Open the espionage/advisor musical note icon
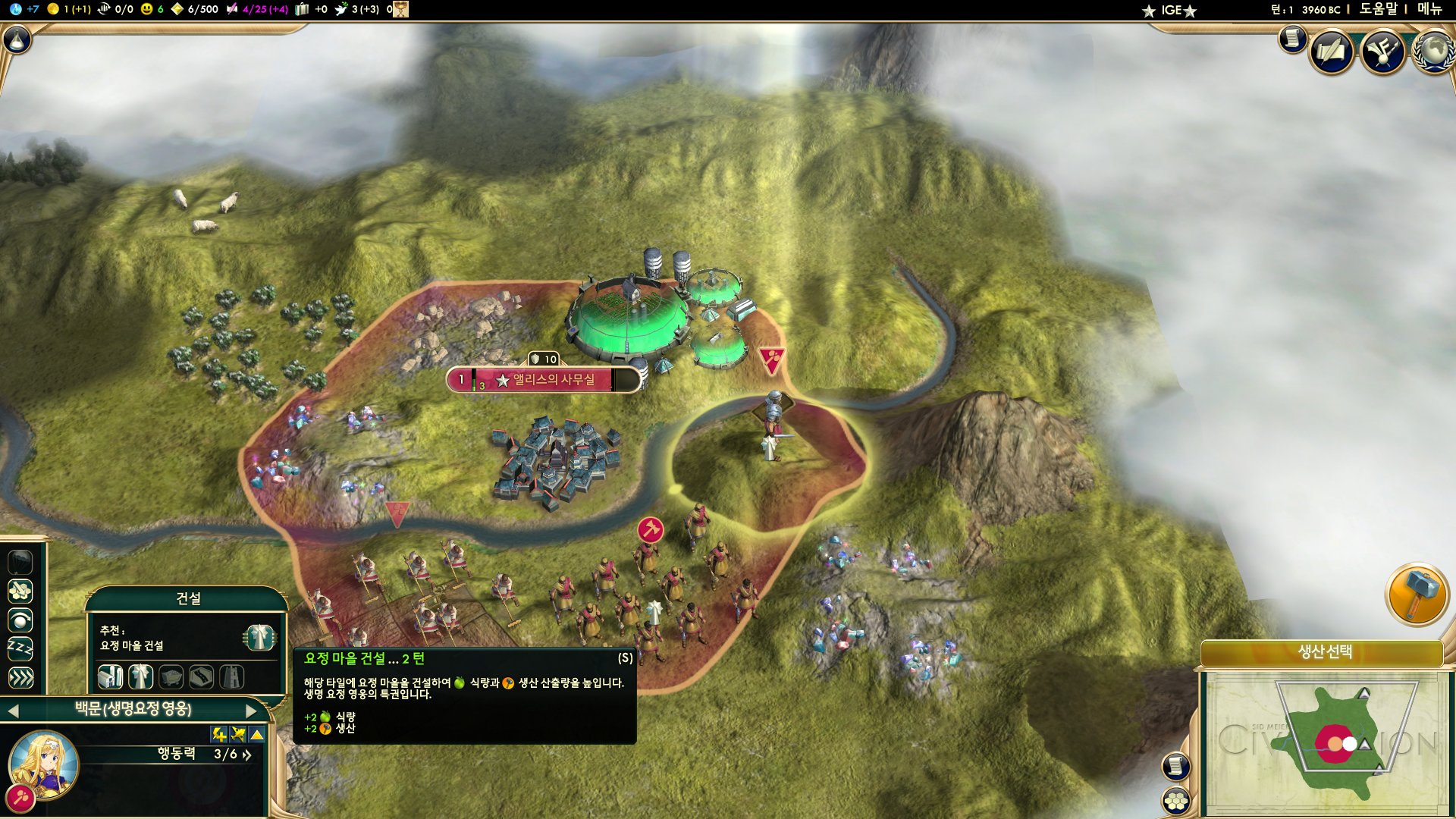Screen dimensions: 1456x819 click(1382, 52)
